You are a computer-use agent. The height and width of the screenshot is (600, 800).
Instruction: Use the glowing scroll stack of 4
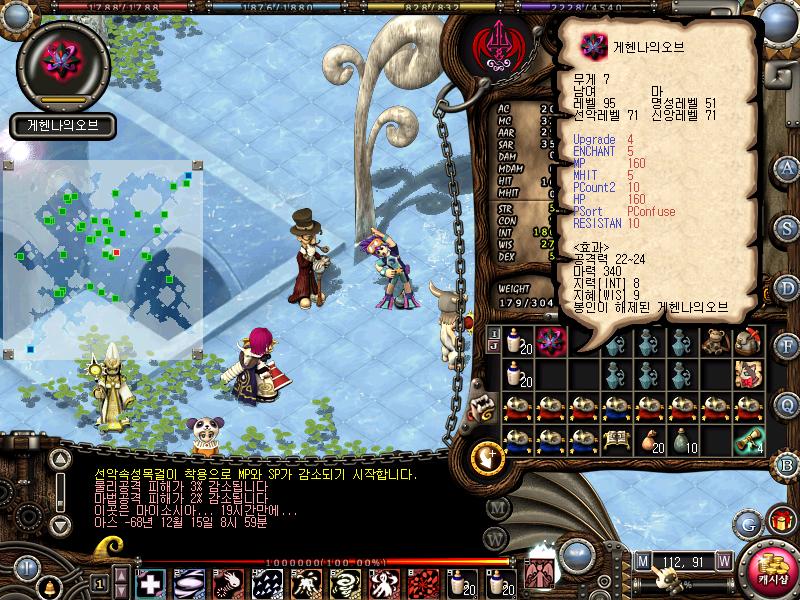[x=747, y=440]
